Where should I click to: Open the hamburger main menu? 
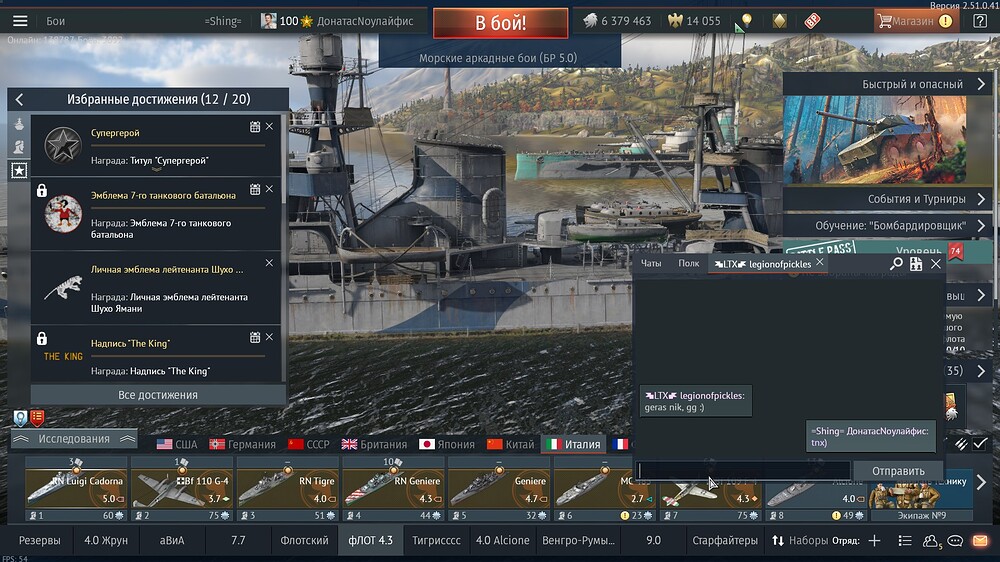[19, 21]
